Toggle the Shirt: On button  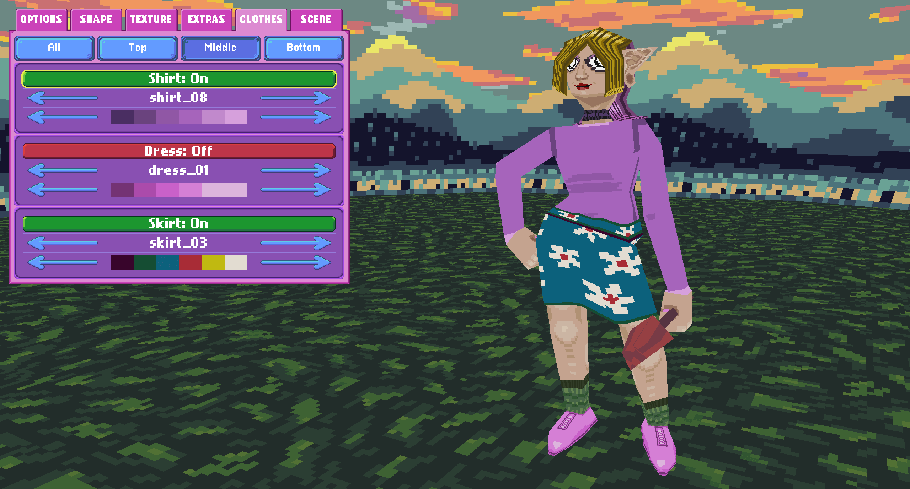pos(179,78)
